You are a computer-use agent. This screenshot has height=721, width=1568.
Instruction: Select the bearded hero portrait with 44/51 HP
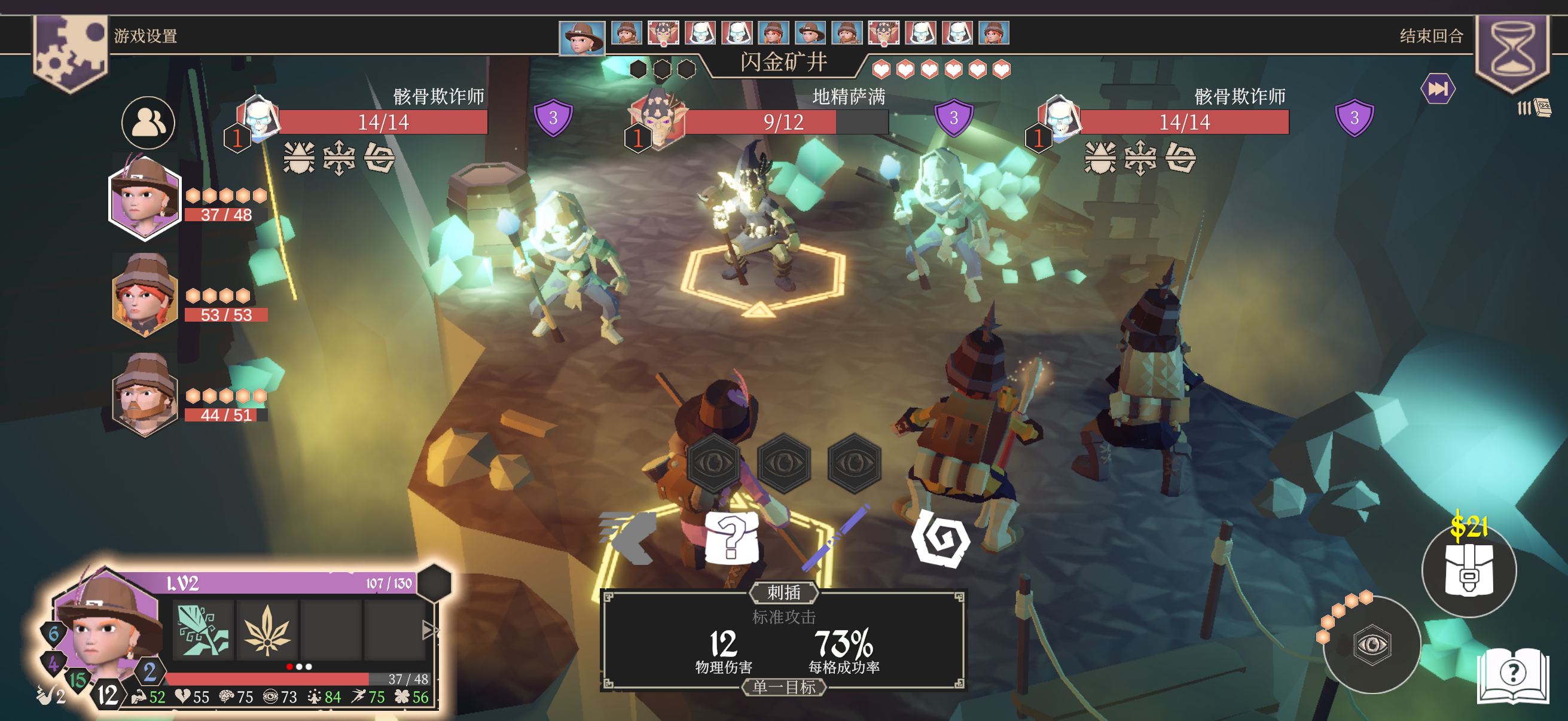coord(145,394)
